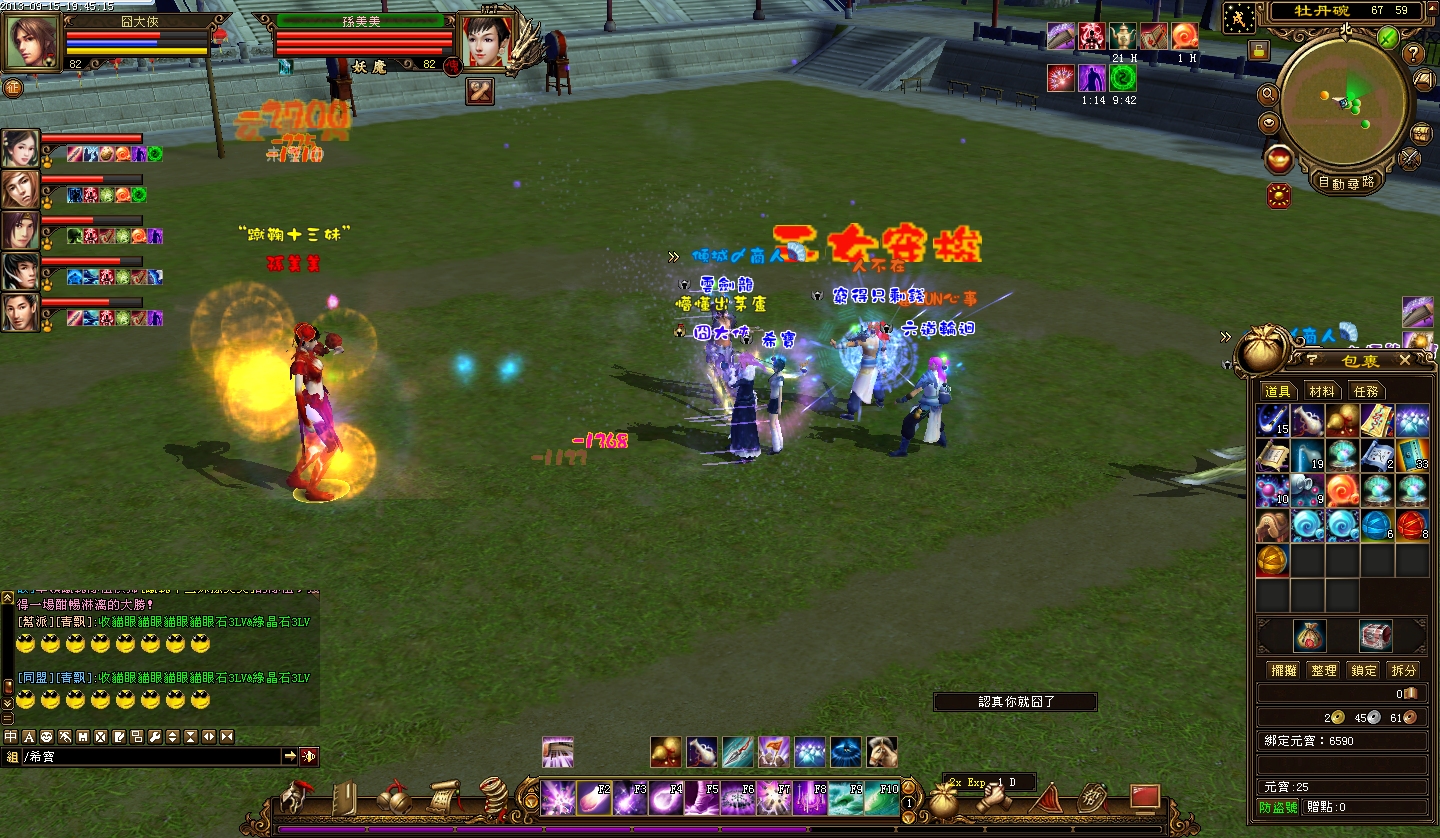
Task: Open the bag from the bottom bar pouch icon
Action: coord(945,798)
